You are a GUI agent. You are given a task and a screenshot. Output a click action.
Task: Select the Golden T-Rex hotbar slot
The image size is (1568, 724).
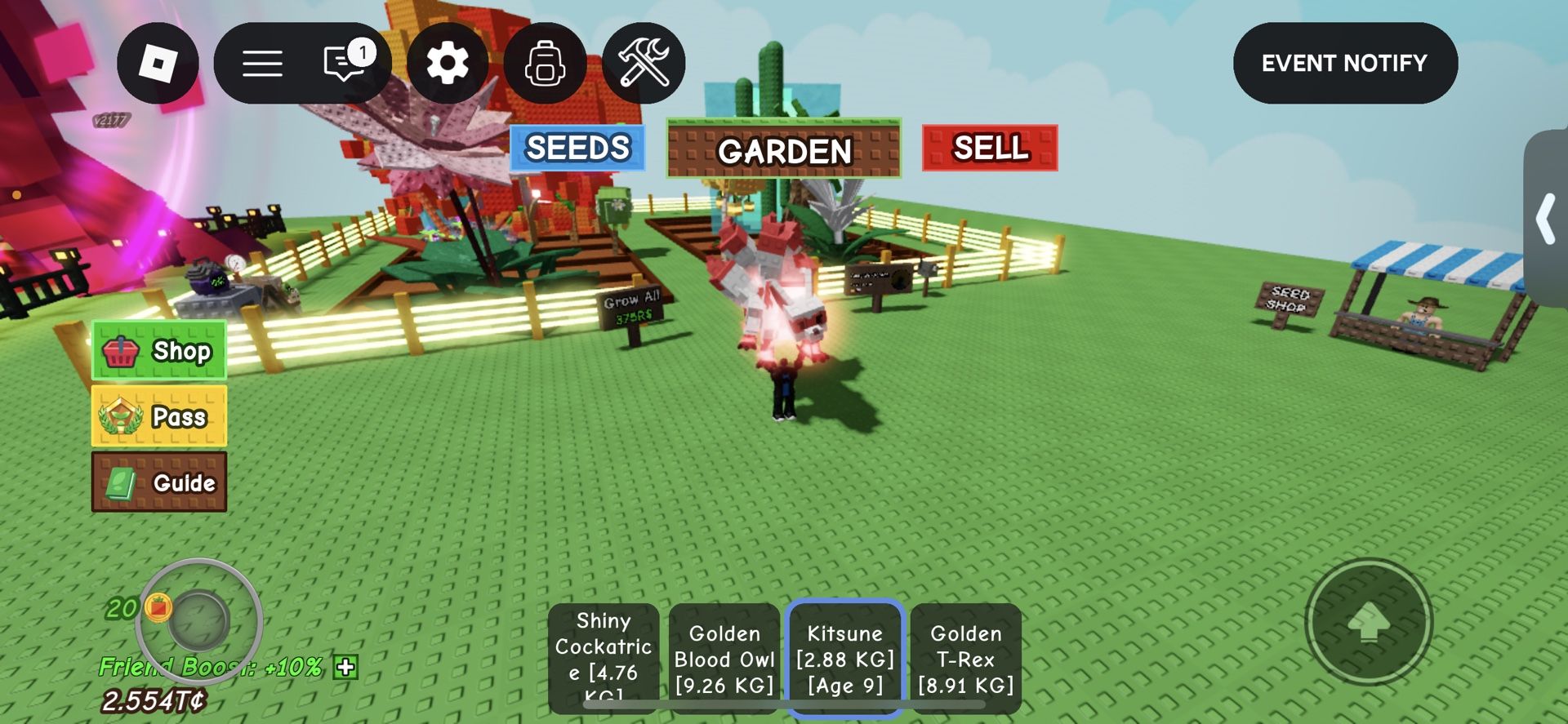coord(966,659)
